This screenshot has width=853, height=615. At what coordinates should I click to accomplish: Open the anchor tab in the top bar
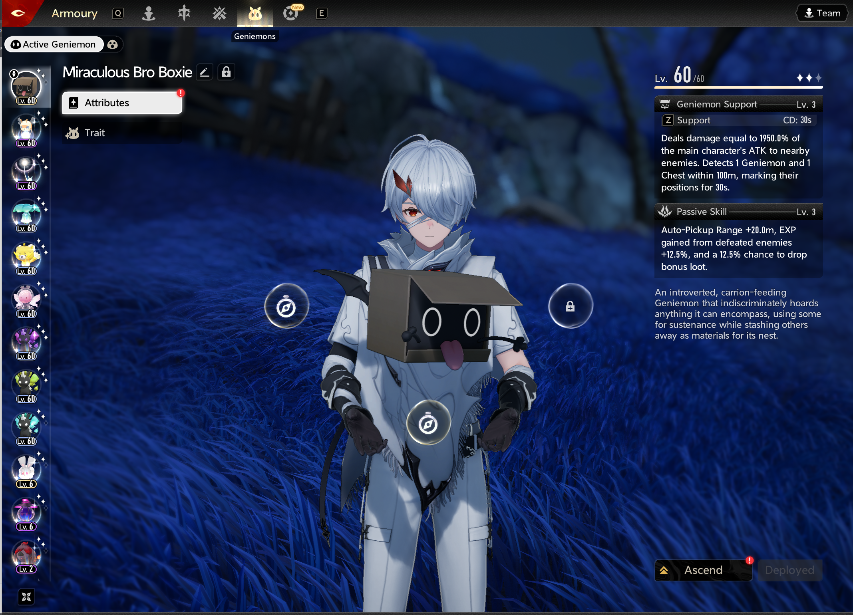[x=149, y=14]
